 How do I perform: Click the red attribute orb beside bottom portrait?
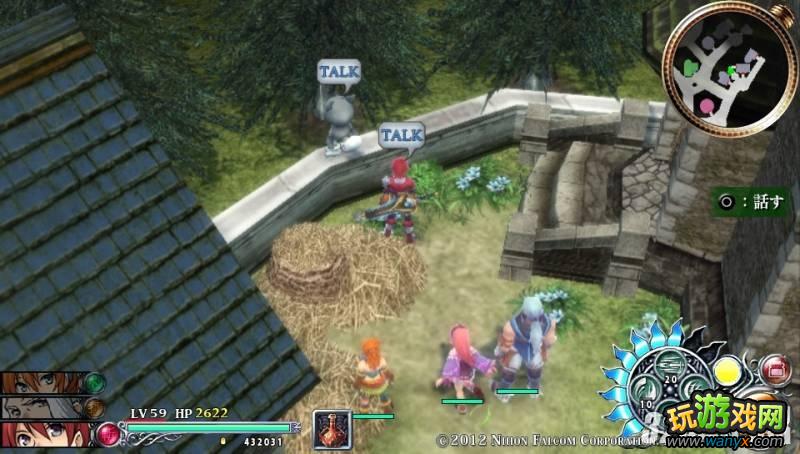pyautogui.click(x=107, y=434)
